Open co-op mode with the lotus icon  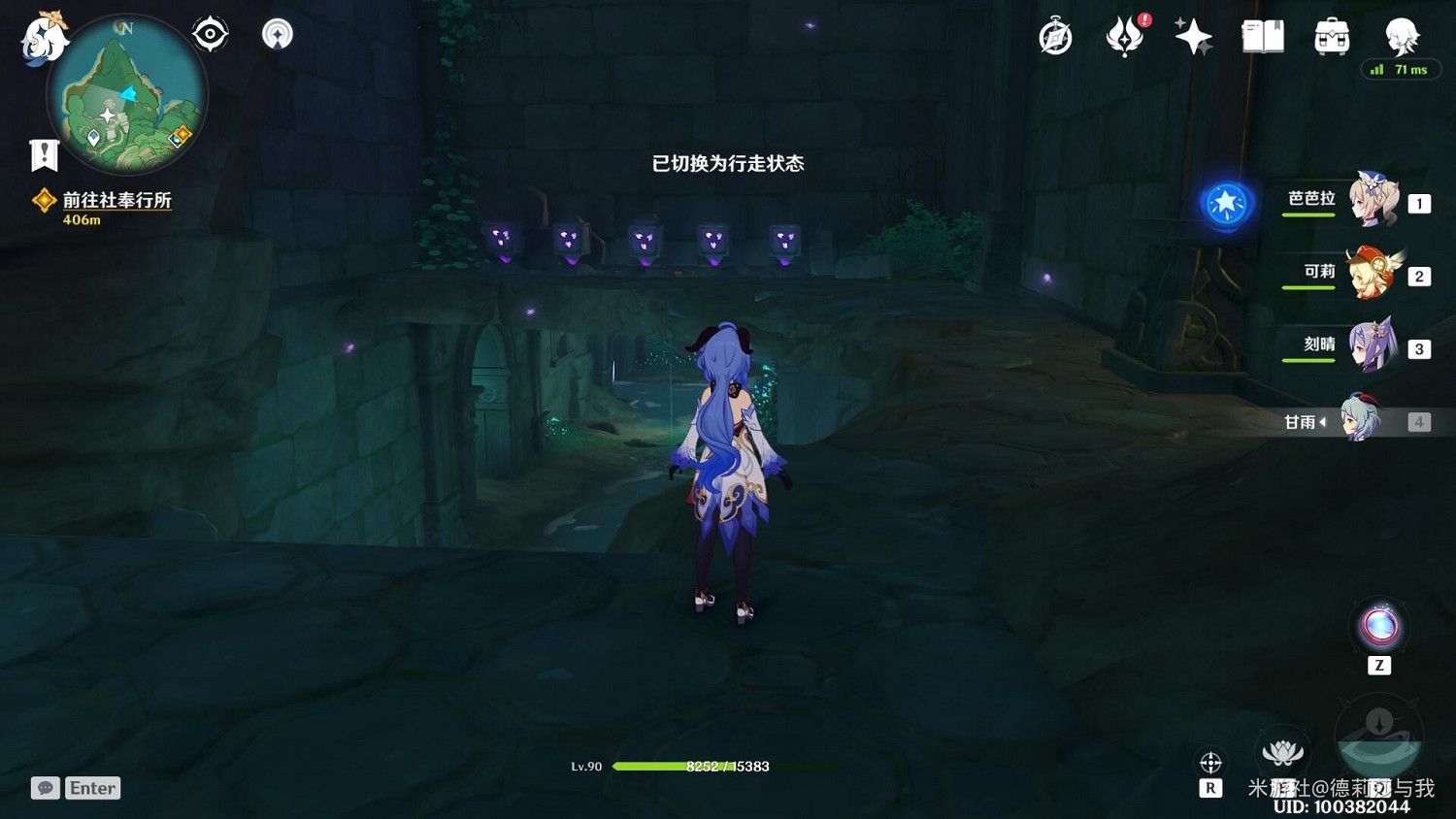(1284, 751)
